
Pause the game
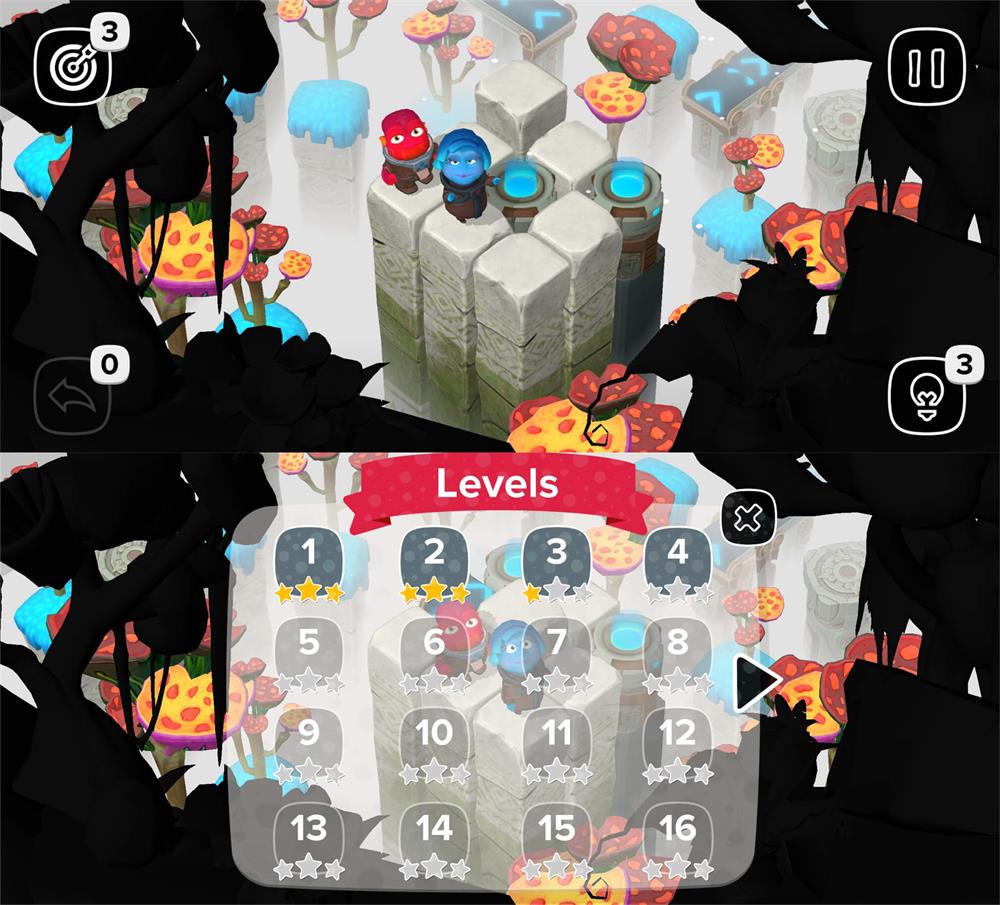(x=926, y=66)
